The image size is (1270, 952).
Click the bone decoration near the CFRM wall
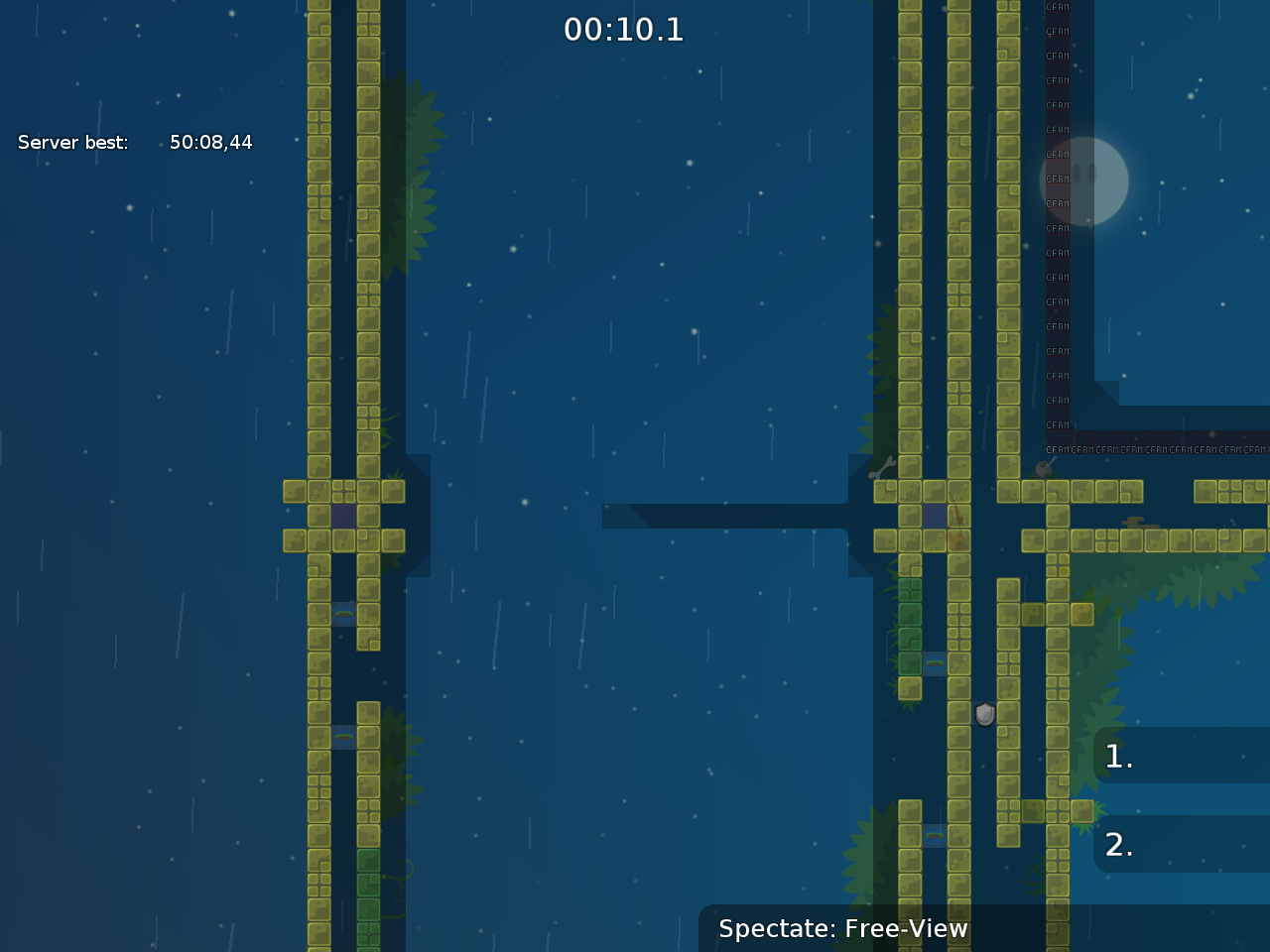coord(880,468)
